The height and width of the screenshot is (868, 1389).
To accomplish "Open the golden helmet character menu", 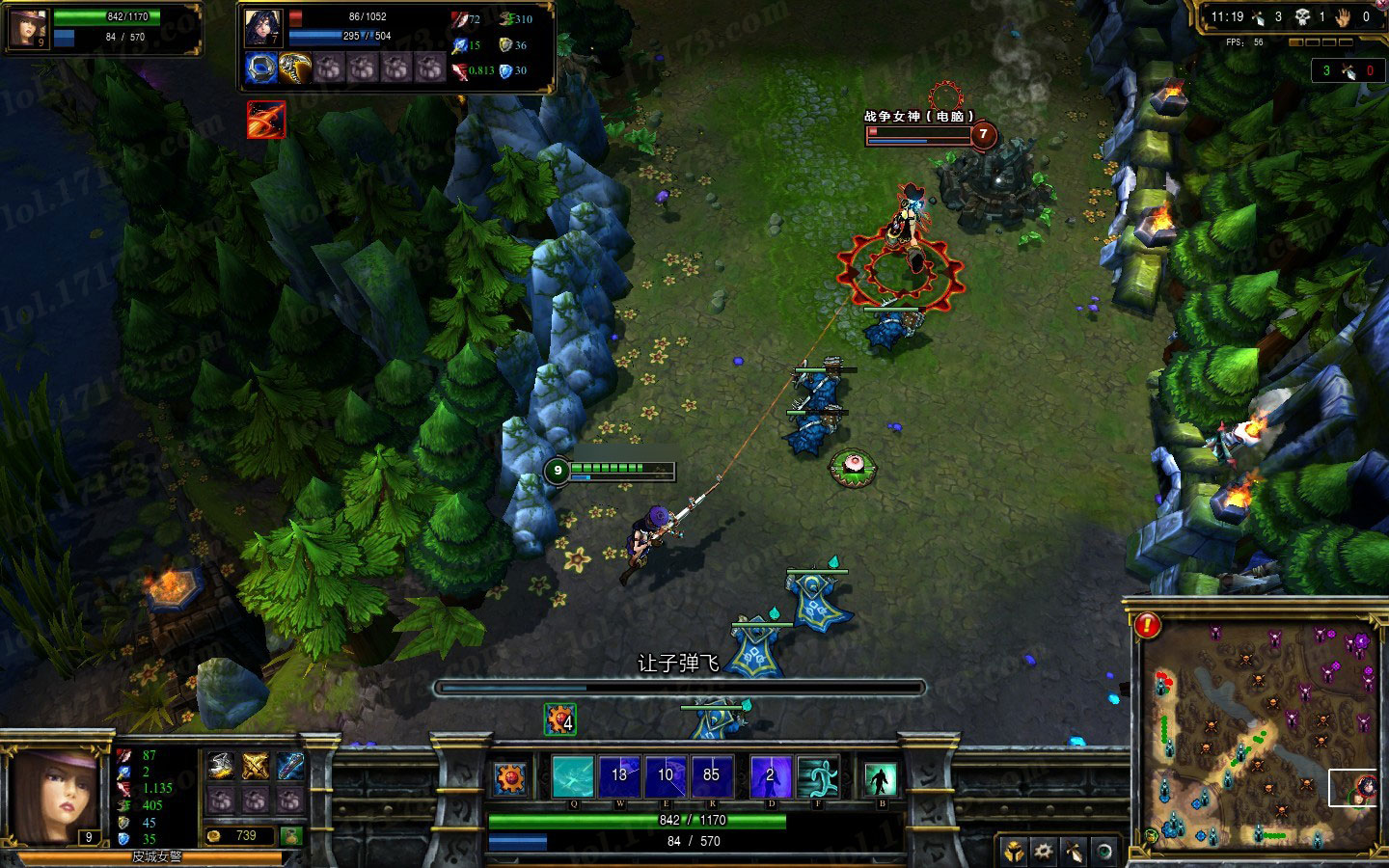I will pyautogui.click(x=1015, y=852).
